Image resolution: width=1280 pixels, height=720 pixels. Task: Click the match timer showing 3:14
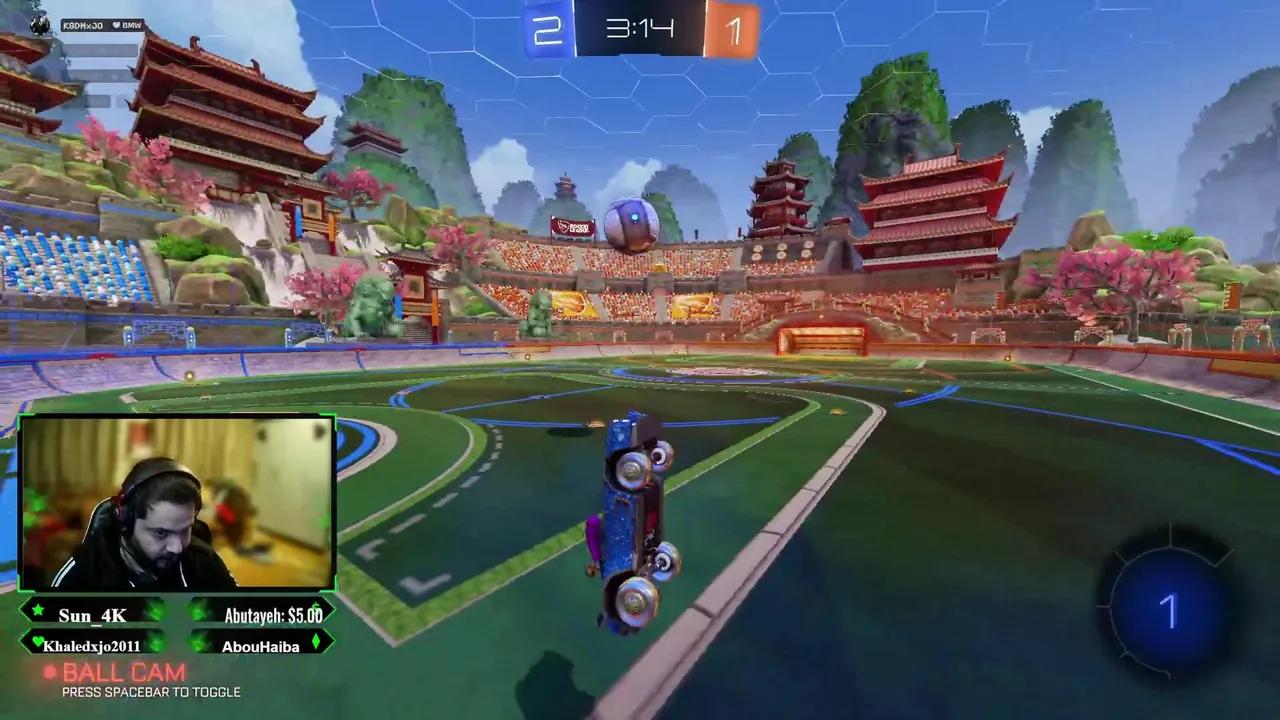pyautogui.click(x=640, y=30)
